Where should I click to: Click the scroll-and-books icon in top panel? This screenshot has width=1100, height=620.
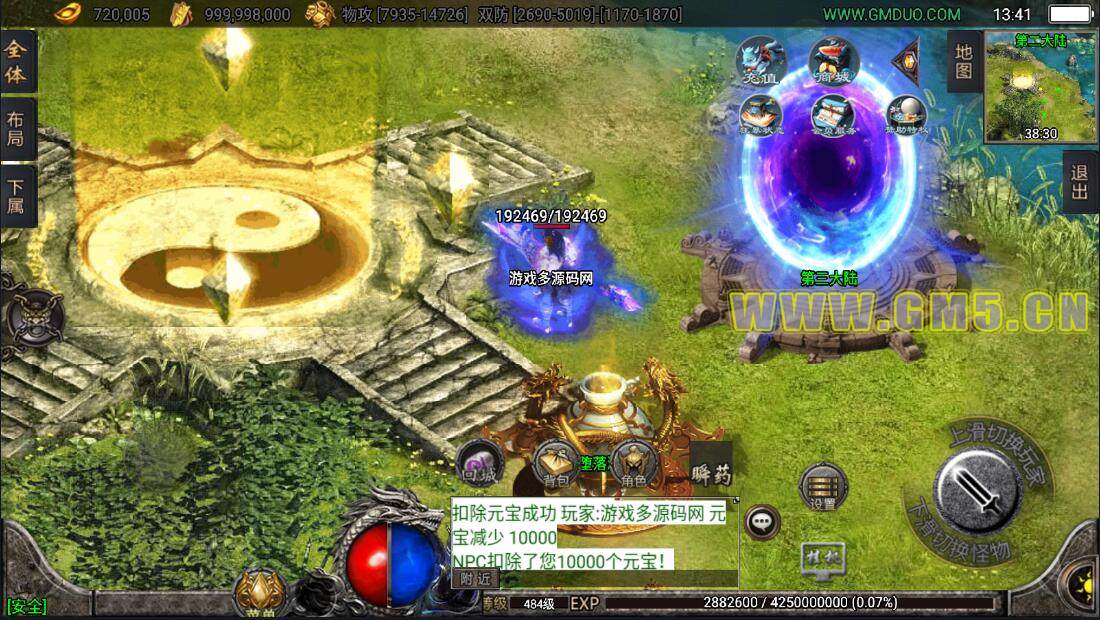point(832,113)
